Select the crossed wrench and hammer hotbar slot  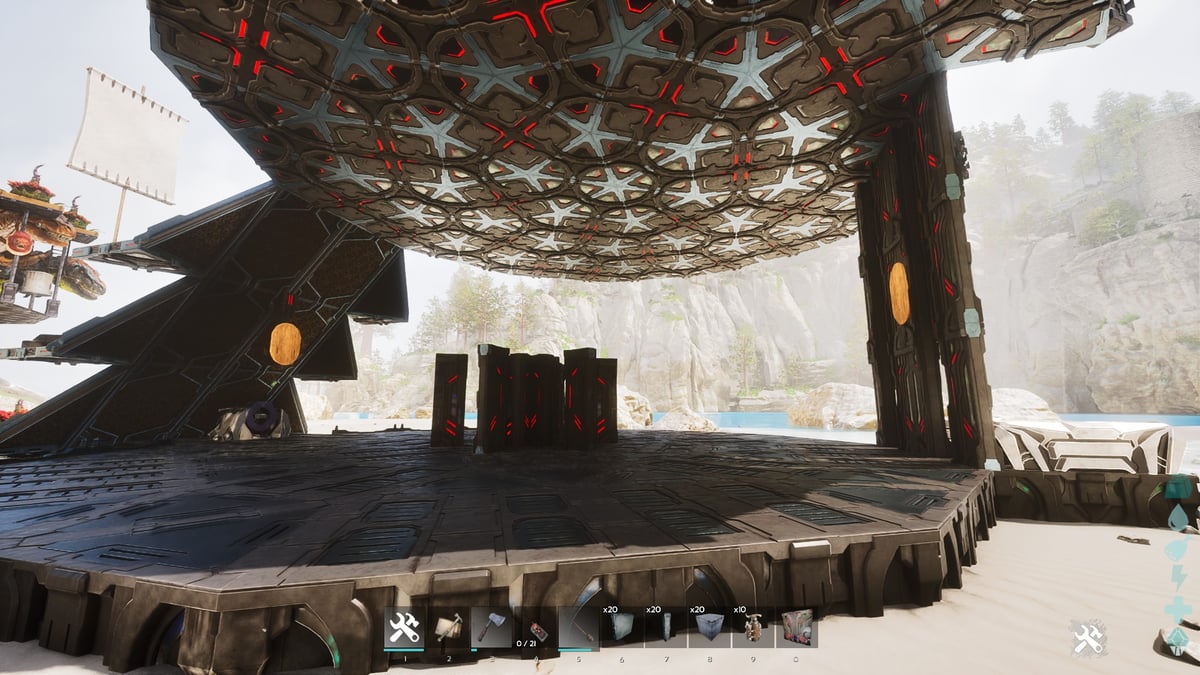click(405, 628)
